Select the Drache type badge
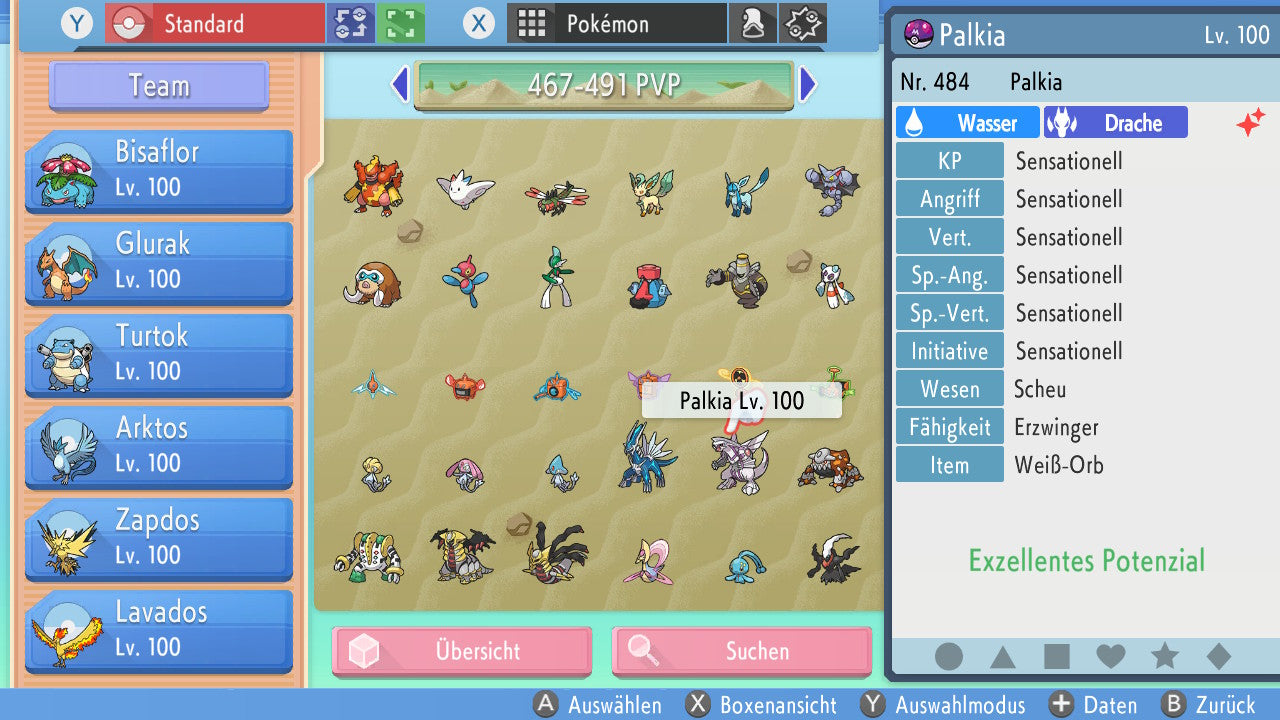Viewport: 1280px width, 720px height. pos(1115,122)
